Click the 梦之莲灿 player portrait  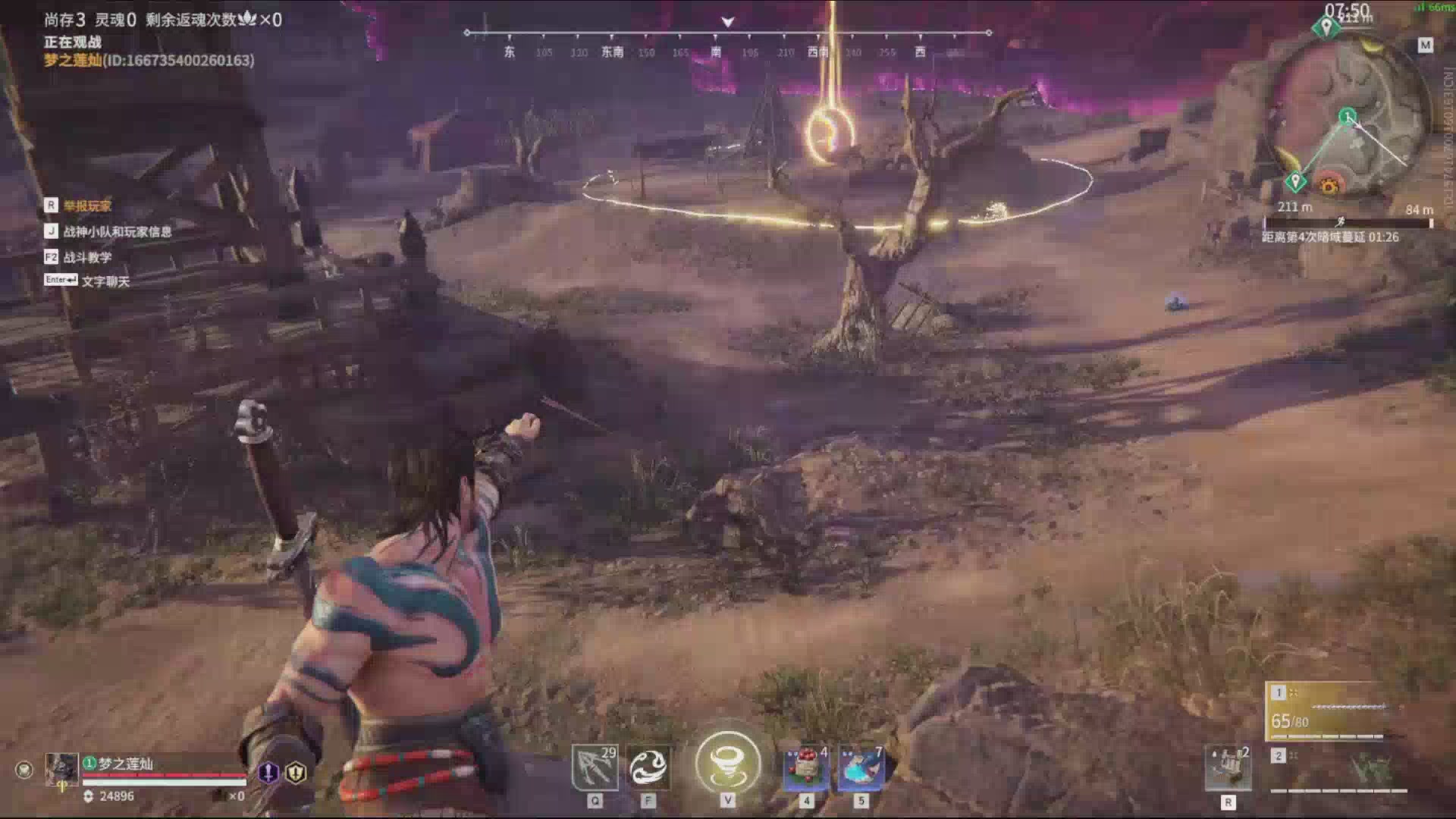[x=61, y=769]
